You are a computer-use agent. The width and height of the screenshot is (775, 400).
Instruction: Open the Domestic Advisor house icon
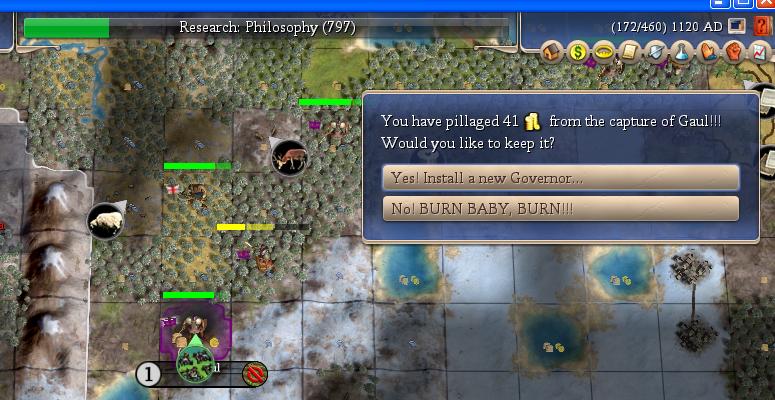coord(553,50)
